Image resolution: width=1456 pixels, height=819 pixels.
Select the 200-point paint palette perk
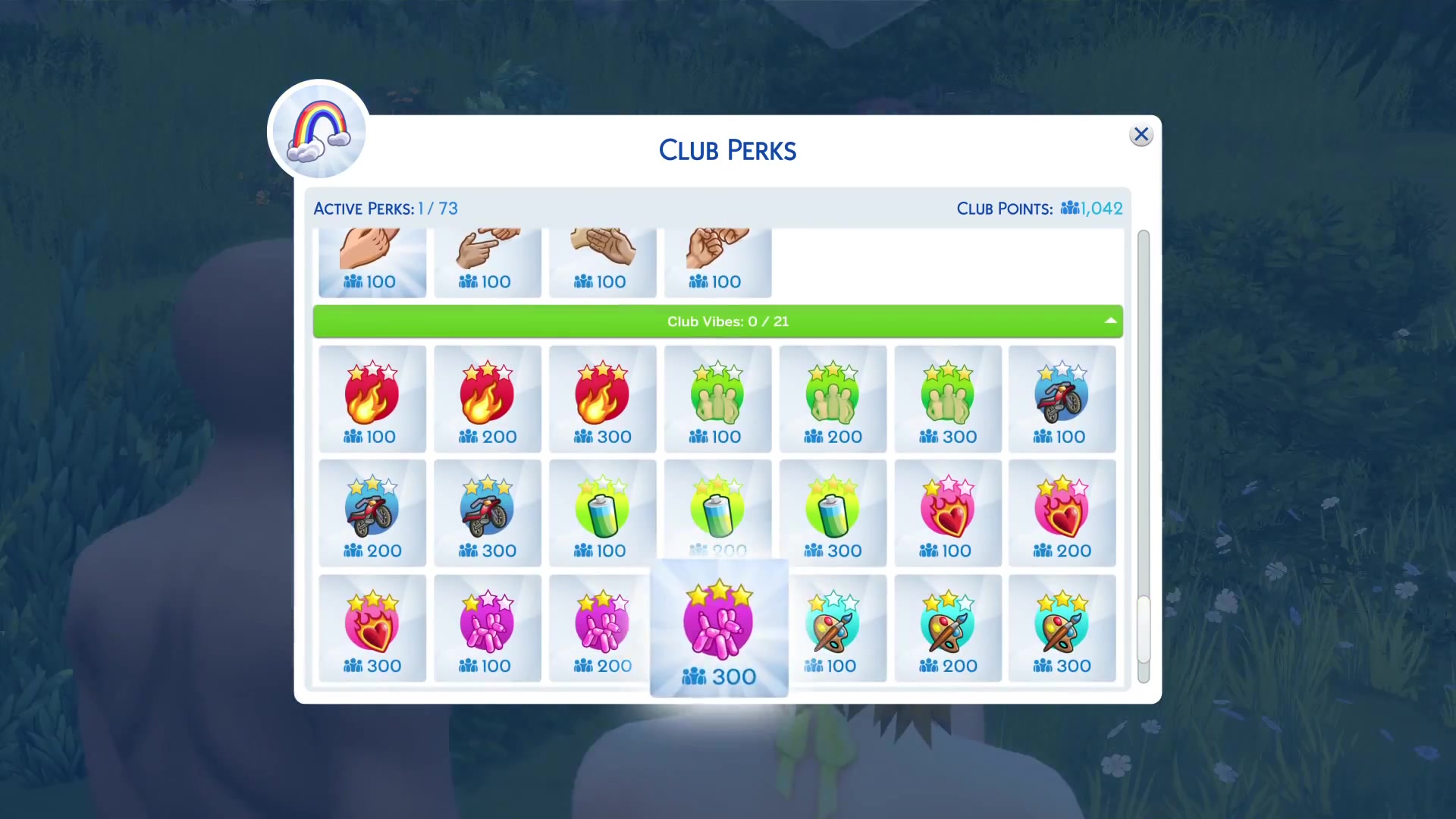[x=948, y=629]
